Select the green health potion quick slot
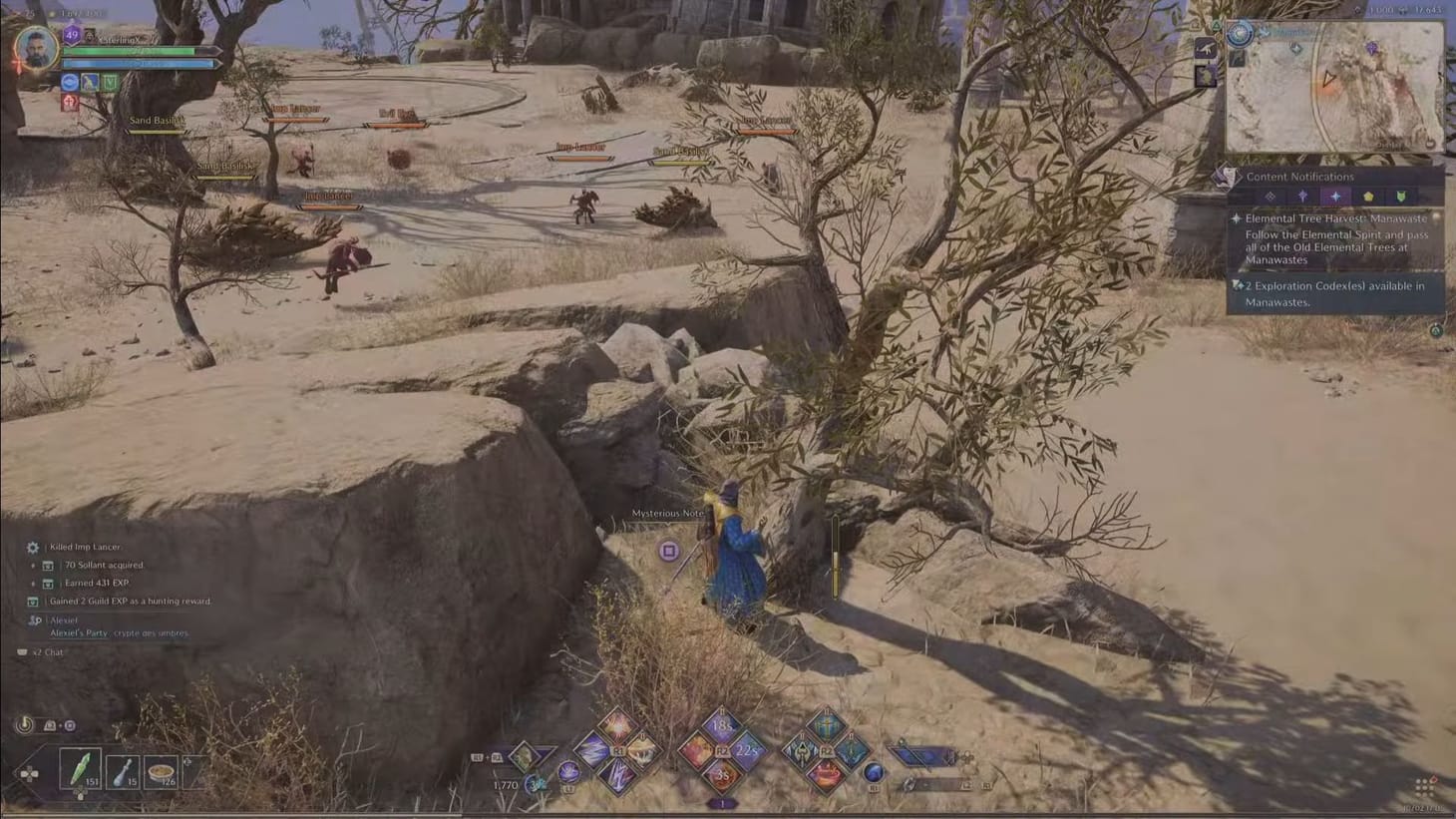The width and height of the screenshot is (1456, 819). tap(81, 768)
